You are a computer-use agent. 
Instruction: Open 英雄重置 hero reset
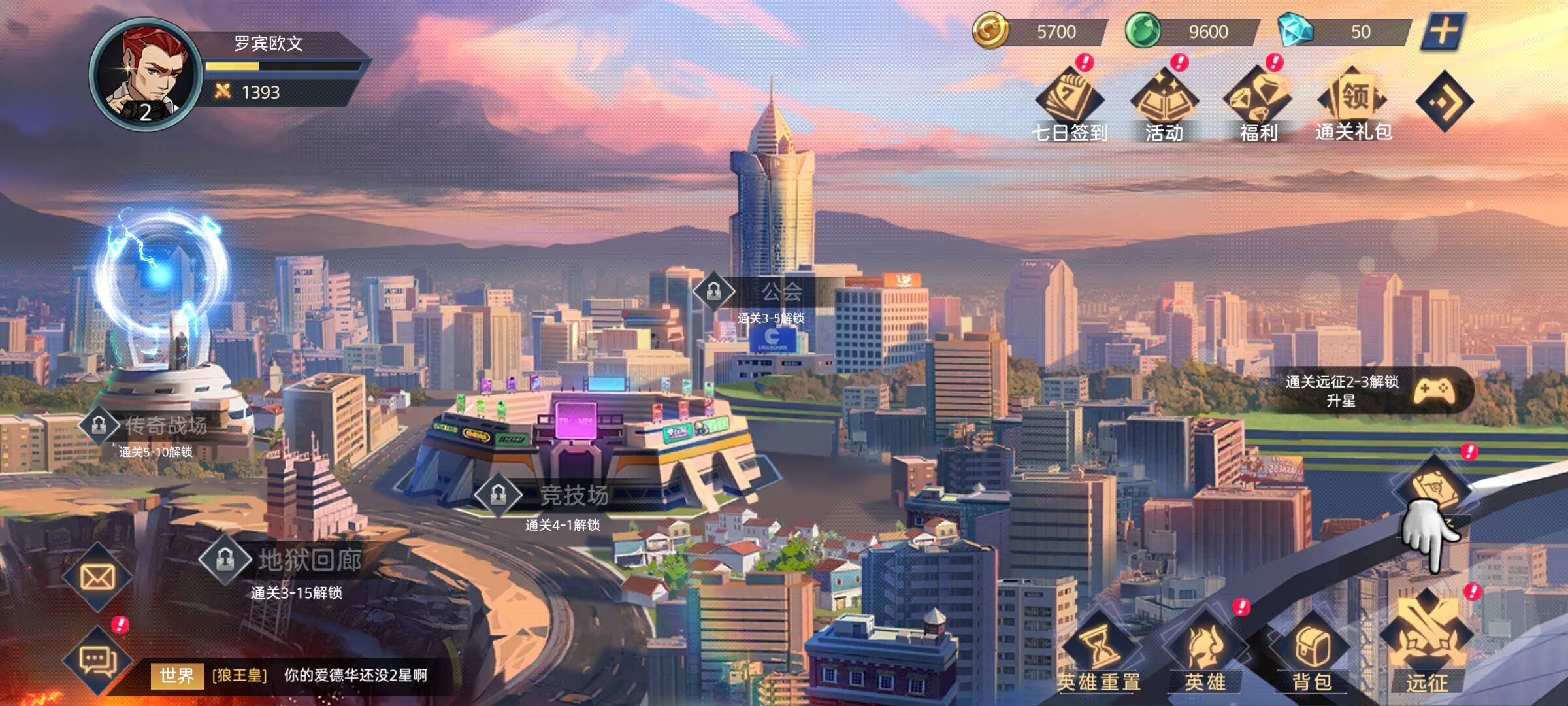pyautogui.click(x=1099, y=654)
